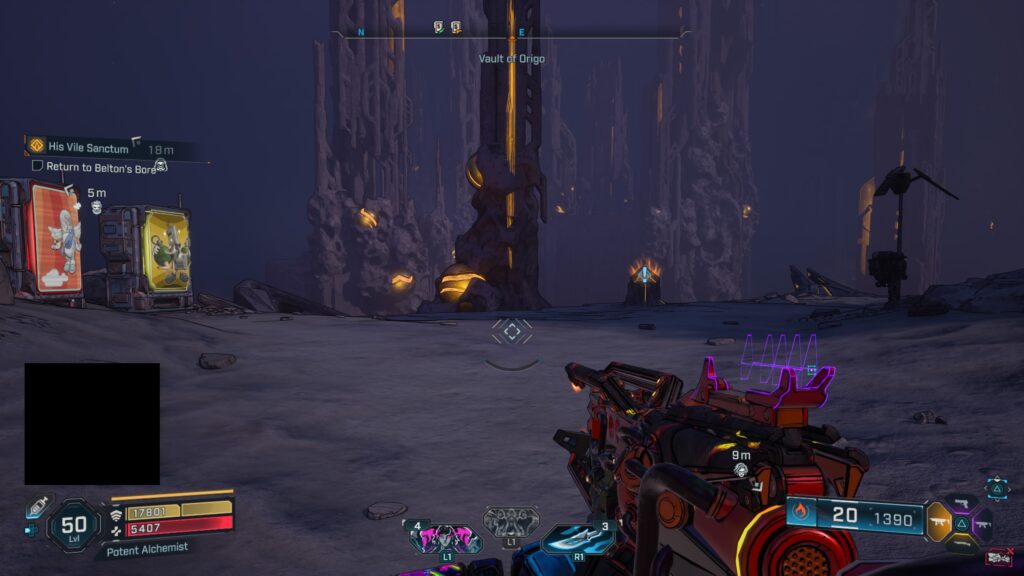Viewport: 1024px width, 576px height.
Task: Toggle the fire element icon by ammo
Action: tap(800, 514)
